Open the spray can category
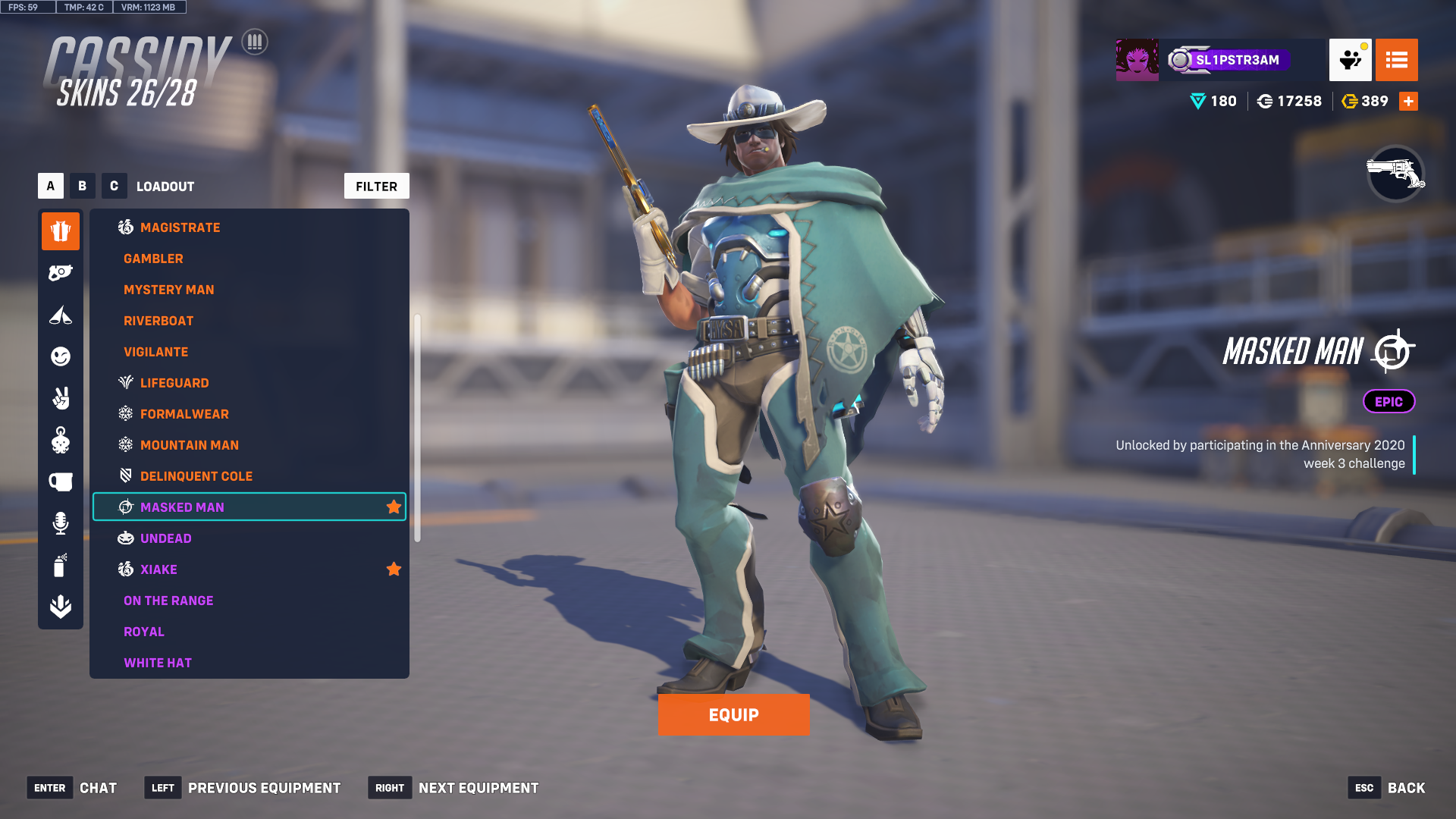The height and width of the screenshot is (819, 1456). coord(61,565)
